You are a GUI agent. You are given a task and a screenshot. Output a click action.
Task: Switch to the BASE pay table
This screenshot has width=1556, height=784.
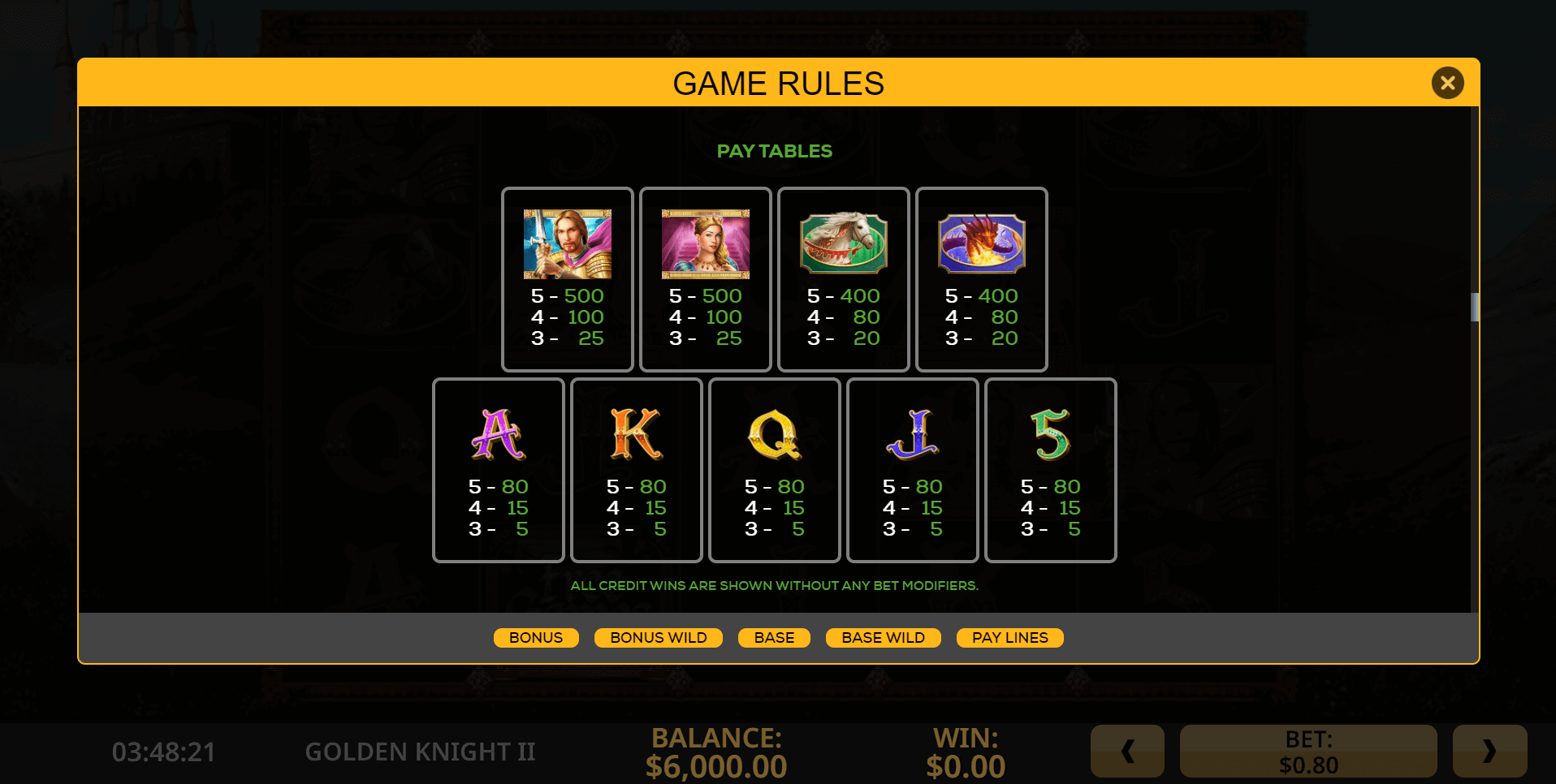pyautogui.click(x=774, y=638)
